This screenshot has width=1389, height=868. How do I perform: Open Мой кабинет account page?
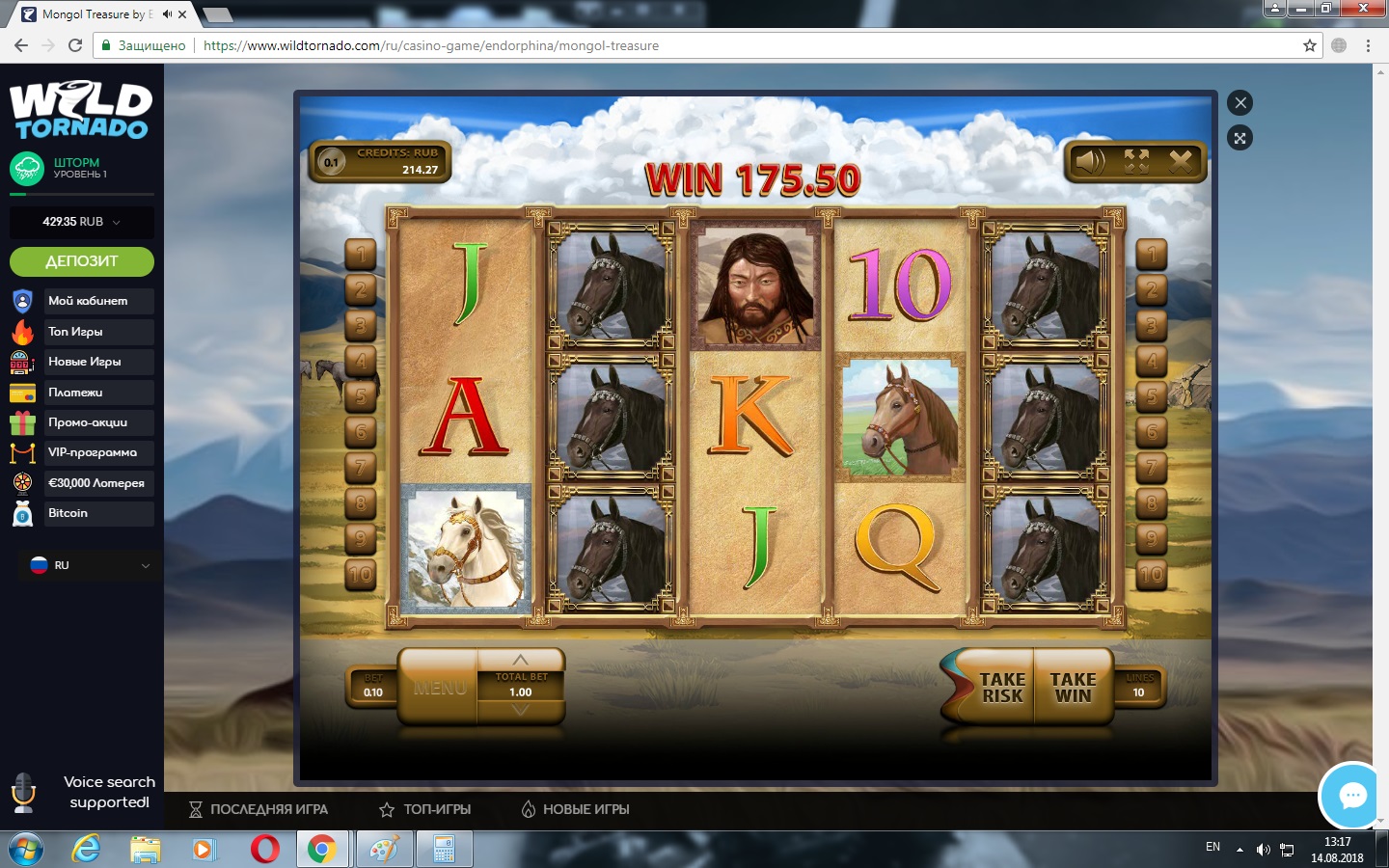(x=88, y=301)
